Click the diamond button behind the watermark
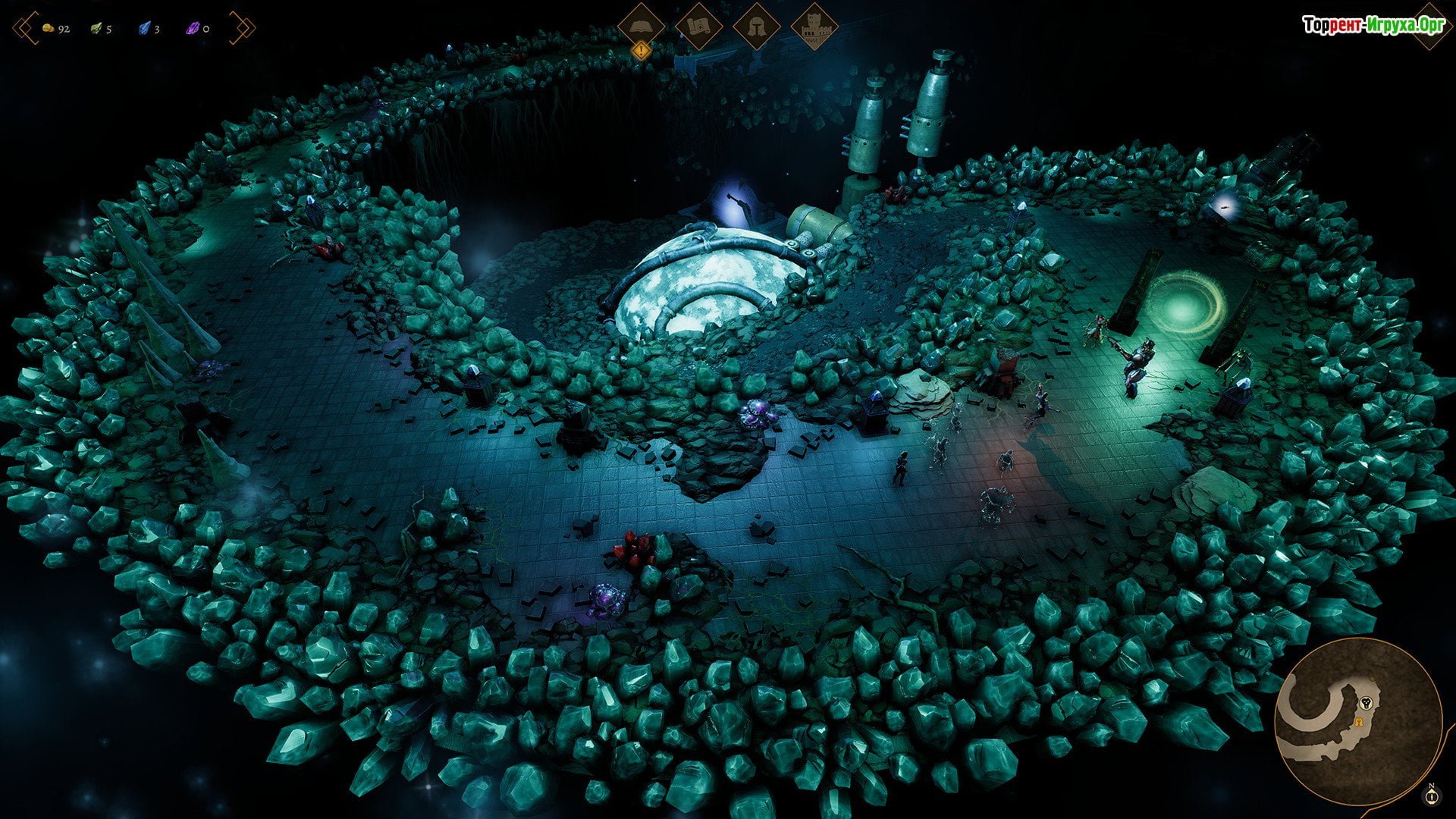The height and width of the screenshot is (819, 1456). coord(1430,27)
